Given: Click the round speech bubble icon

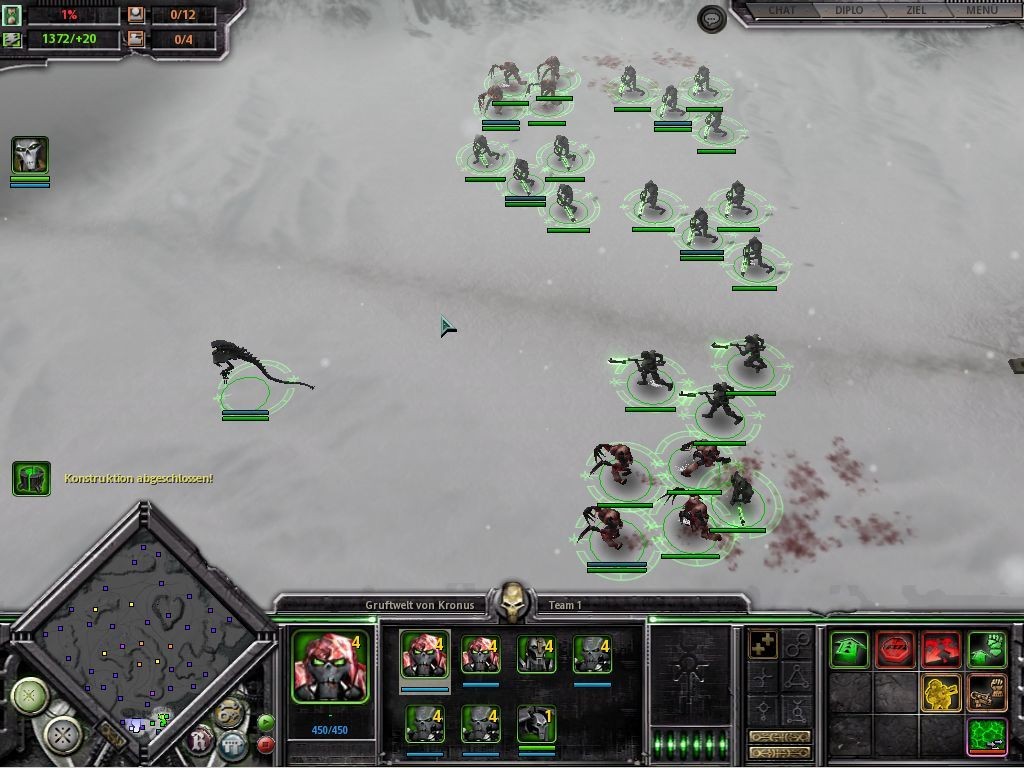Looking at the screenshot, I should (711, 19).
